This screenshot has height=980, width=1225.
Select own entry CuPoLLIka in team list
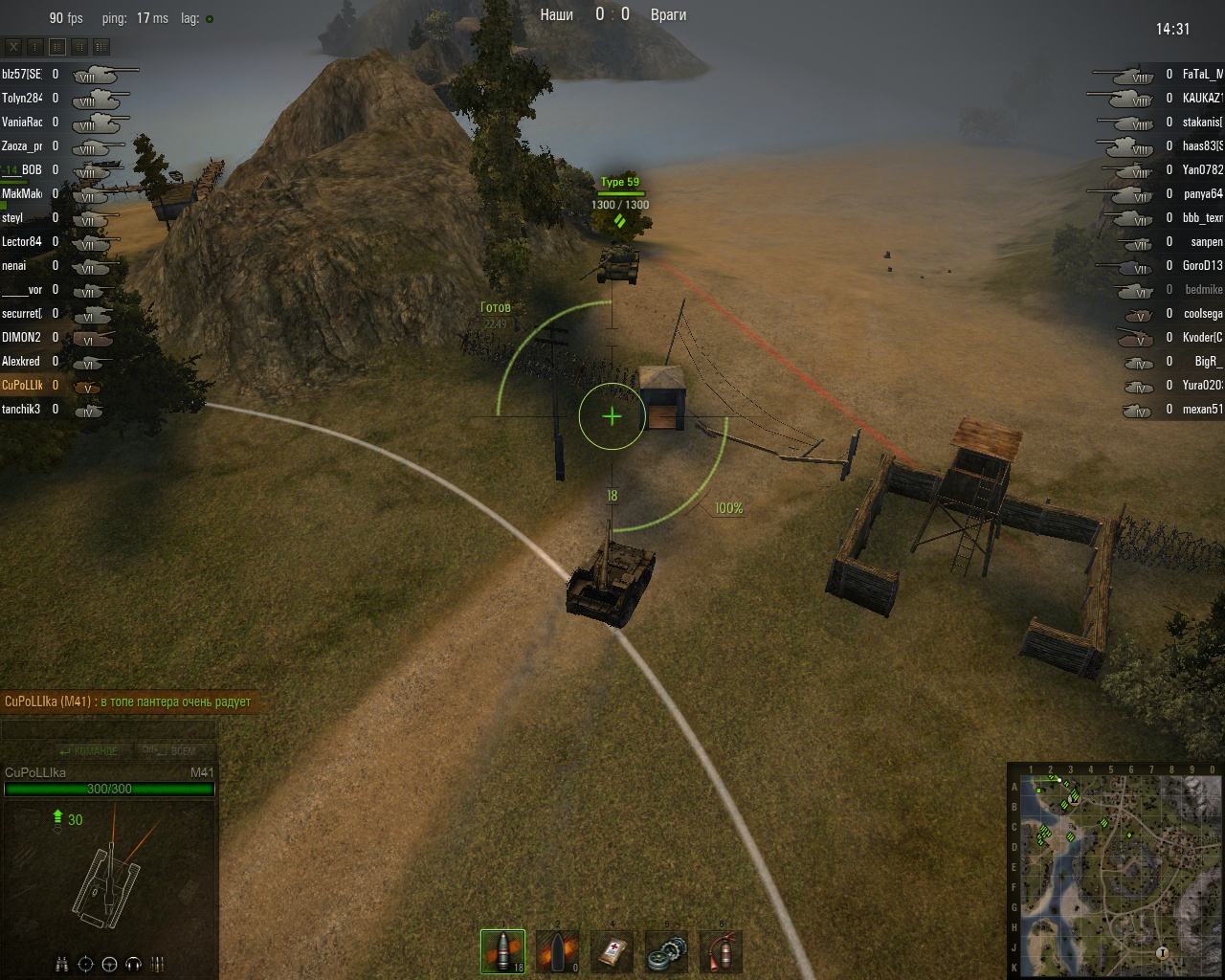[x=22, y=385]
